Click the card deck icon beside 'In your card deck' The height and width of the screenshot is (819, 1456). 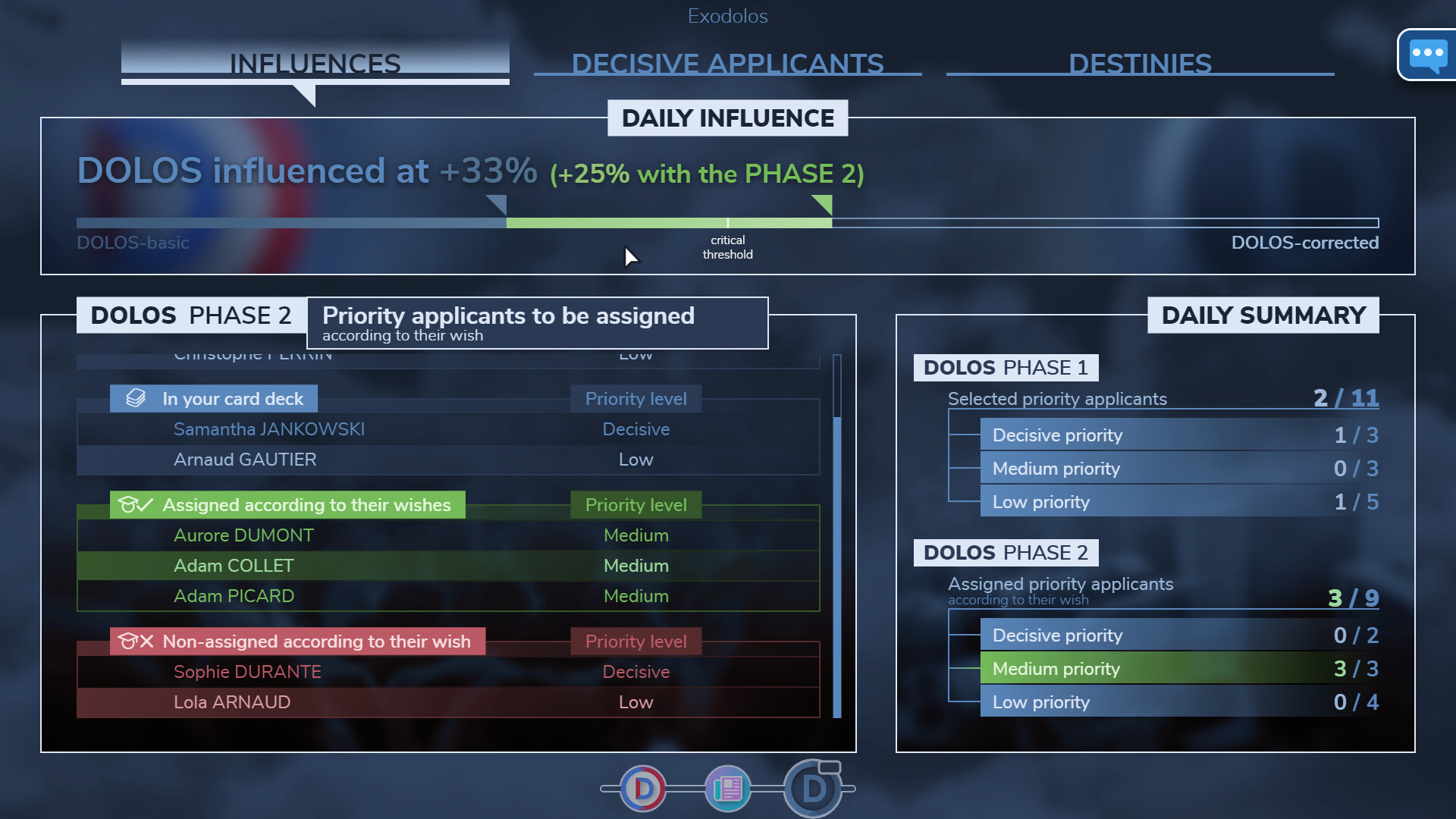tap(135, 397)
